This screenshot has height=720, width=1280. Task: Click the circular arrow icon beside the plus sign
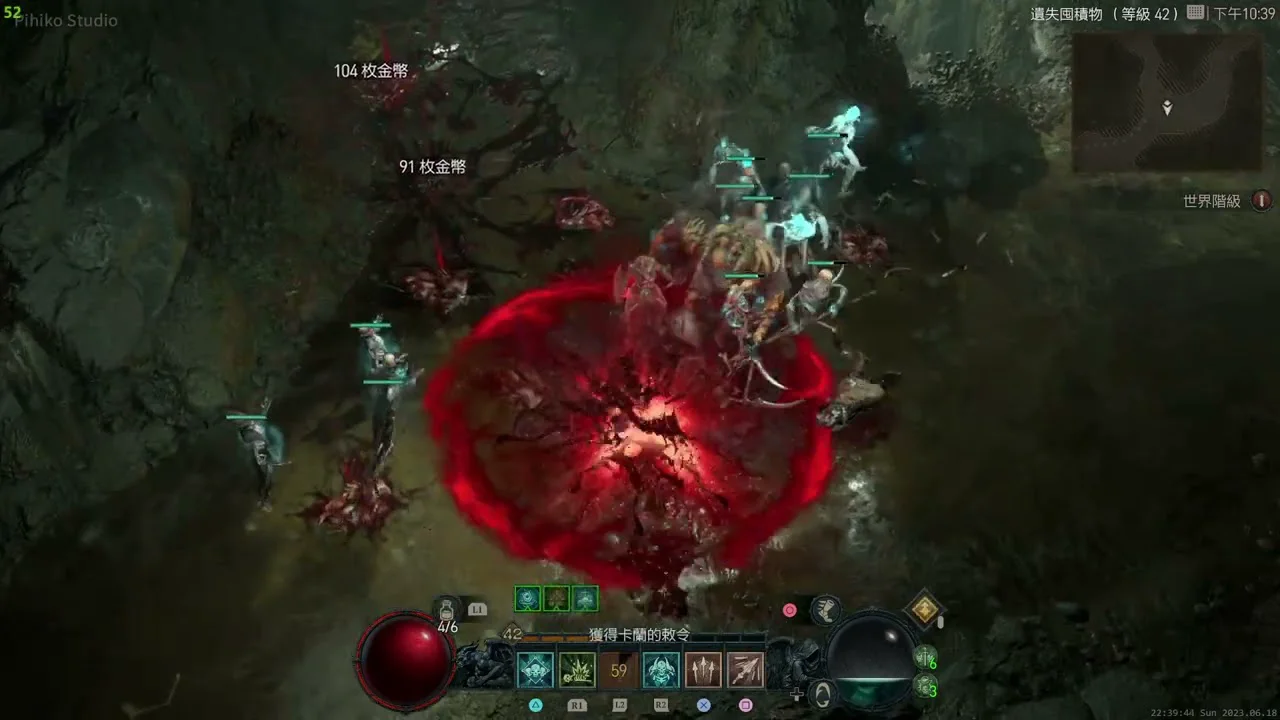[822, 693]
